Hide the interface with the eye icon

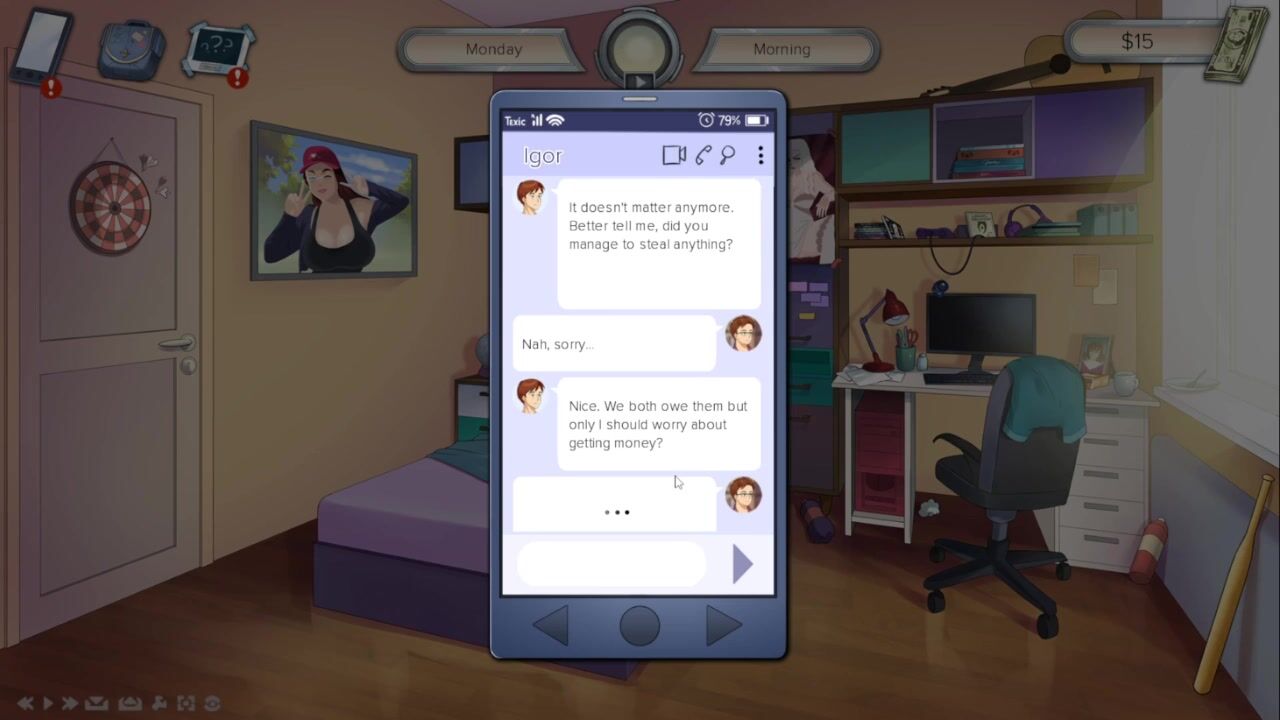(212, 704)
